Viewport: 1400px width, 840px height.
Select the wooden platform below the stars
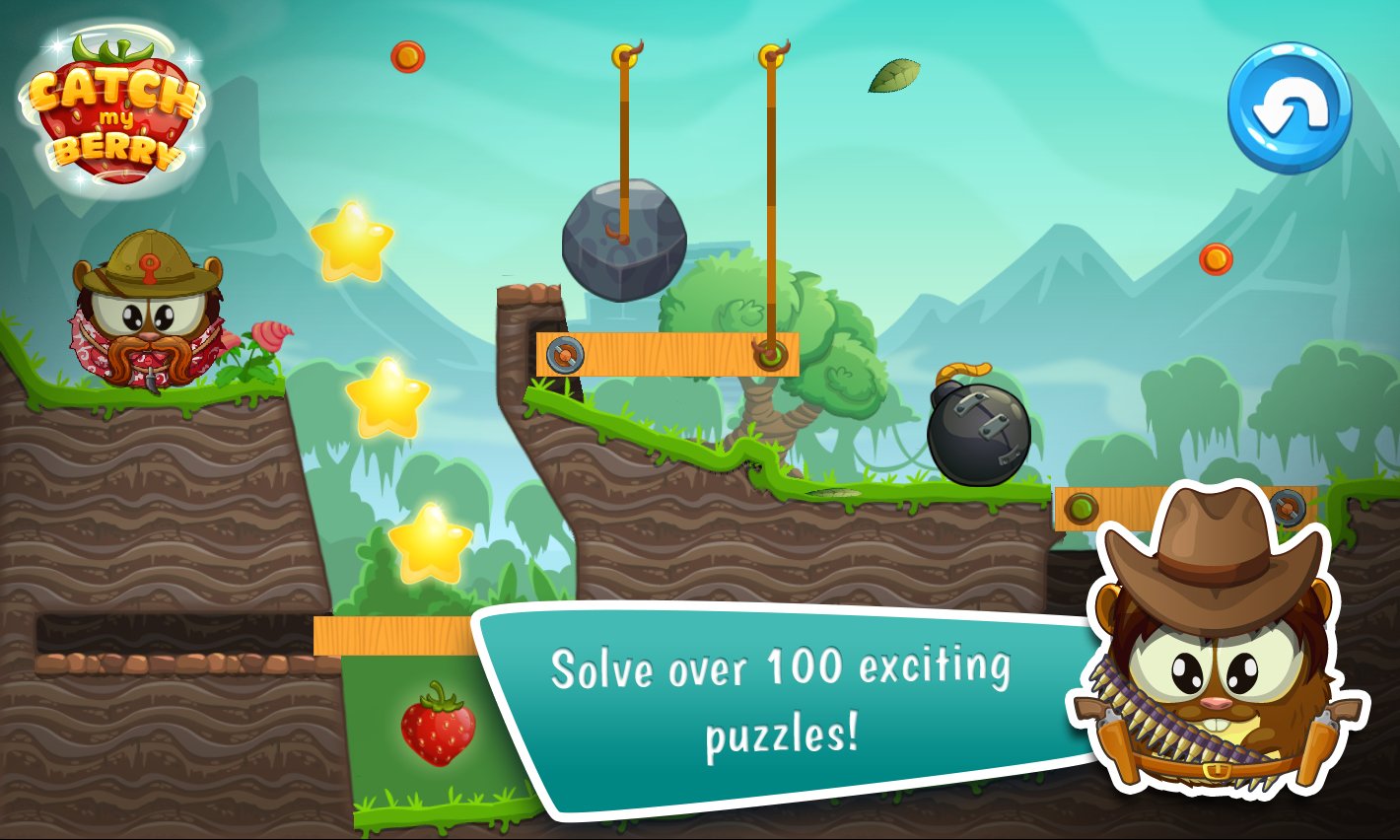point(392,636)
